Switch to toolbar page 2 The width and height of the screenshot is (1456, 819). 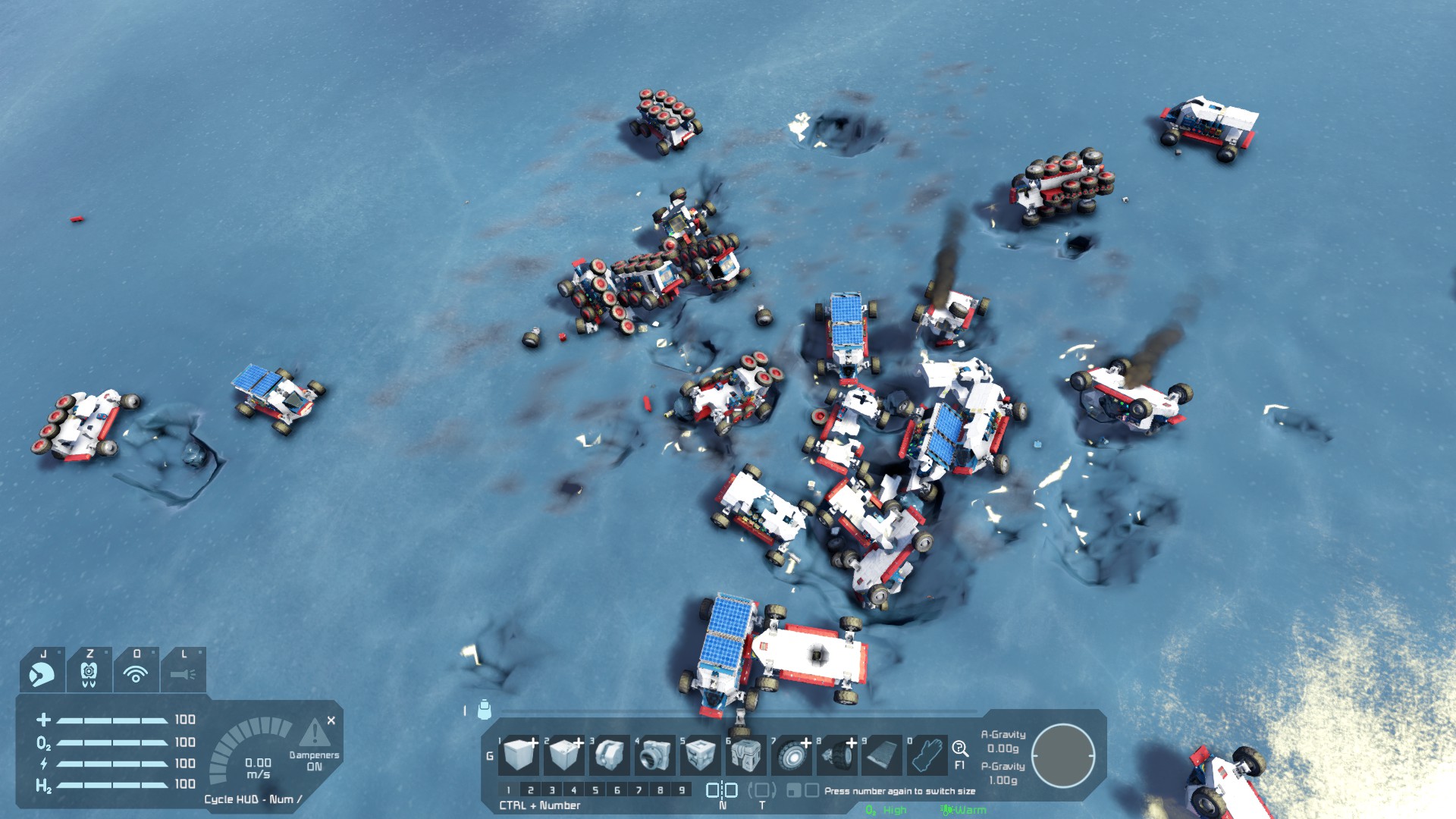pyautogui.click(x=530, y=790)
